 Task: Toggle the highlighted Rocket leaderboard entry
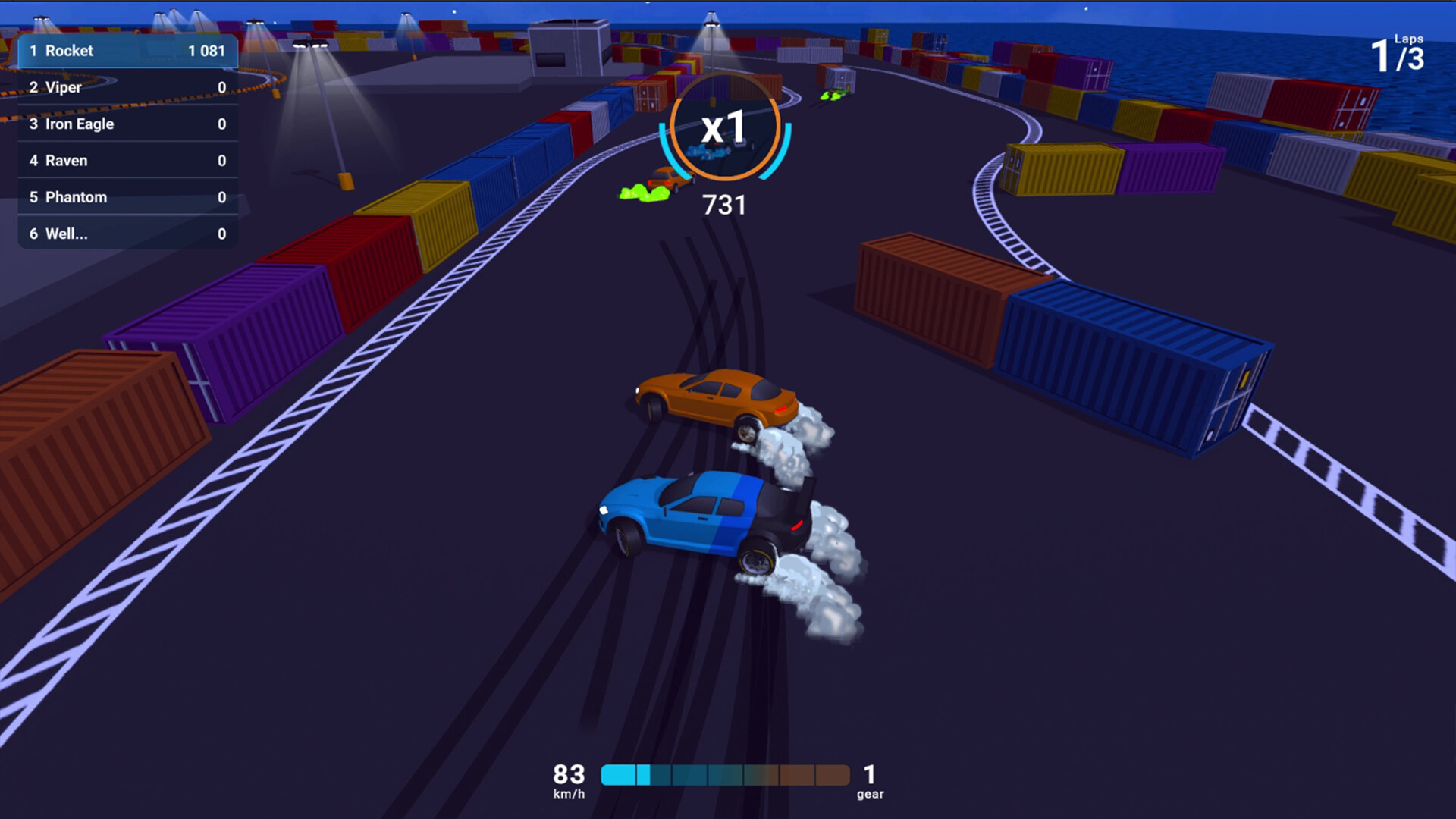coord(127,51)
